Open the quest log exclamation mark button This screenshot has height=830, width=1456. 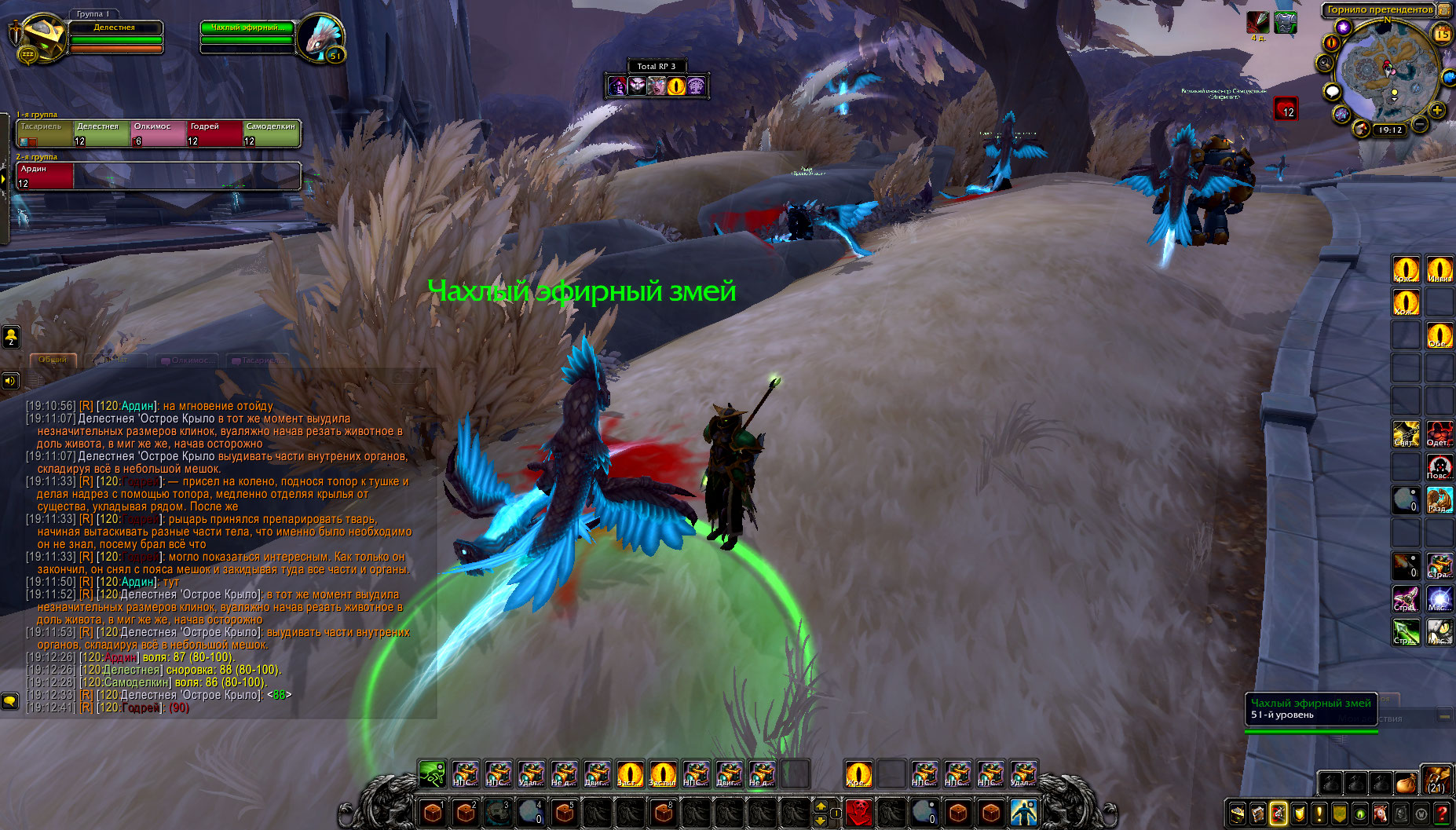click(x=1319, y=814)
